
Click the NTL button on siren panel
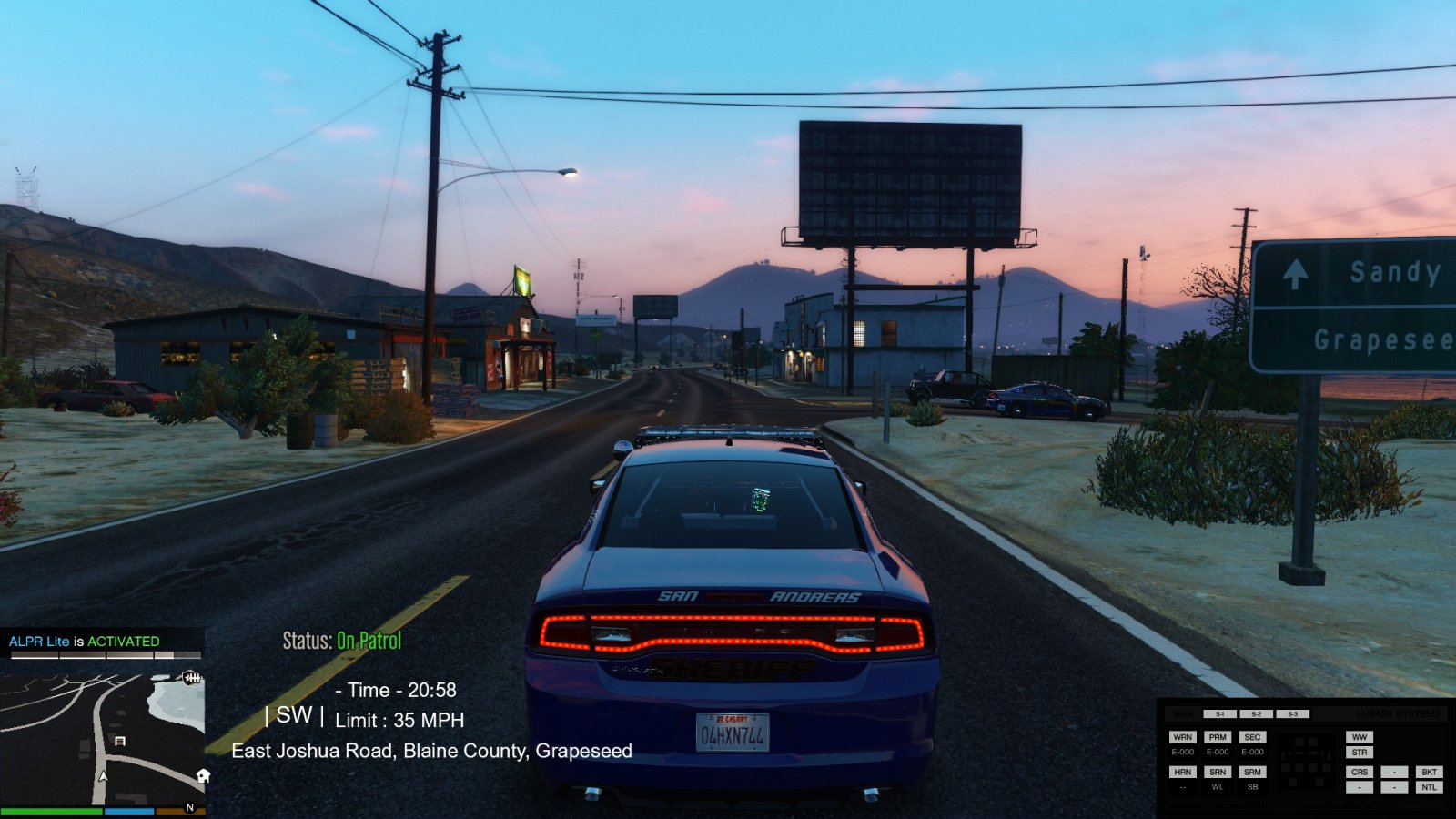tap(1429, 787)
